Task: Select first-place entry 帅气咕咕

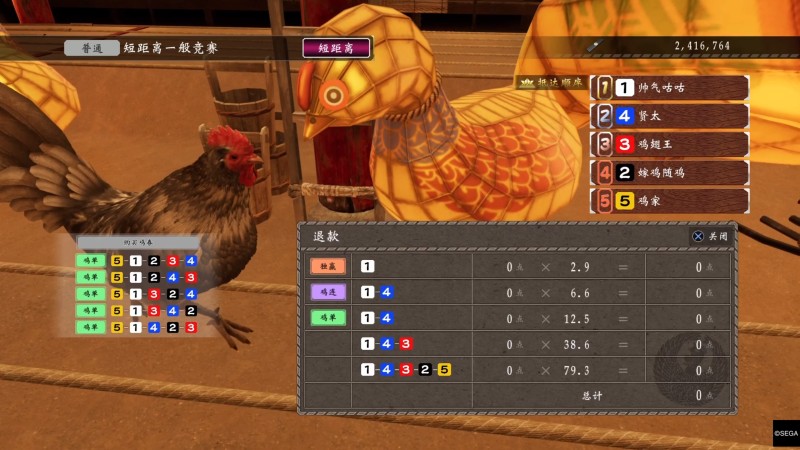Action: pyautogui.click(x=669, y=88)
